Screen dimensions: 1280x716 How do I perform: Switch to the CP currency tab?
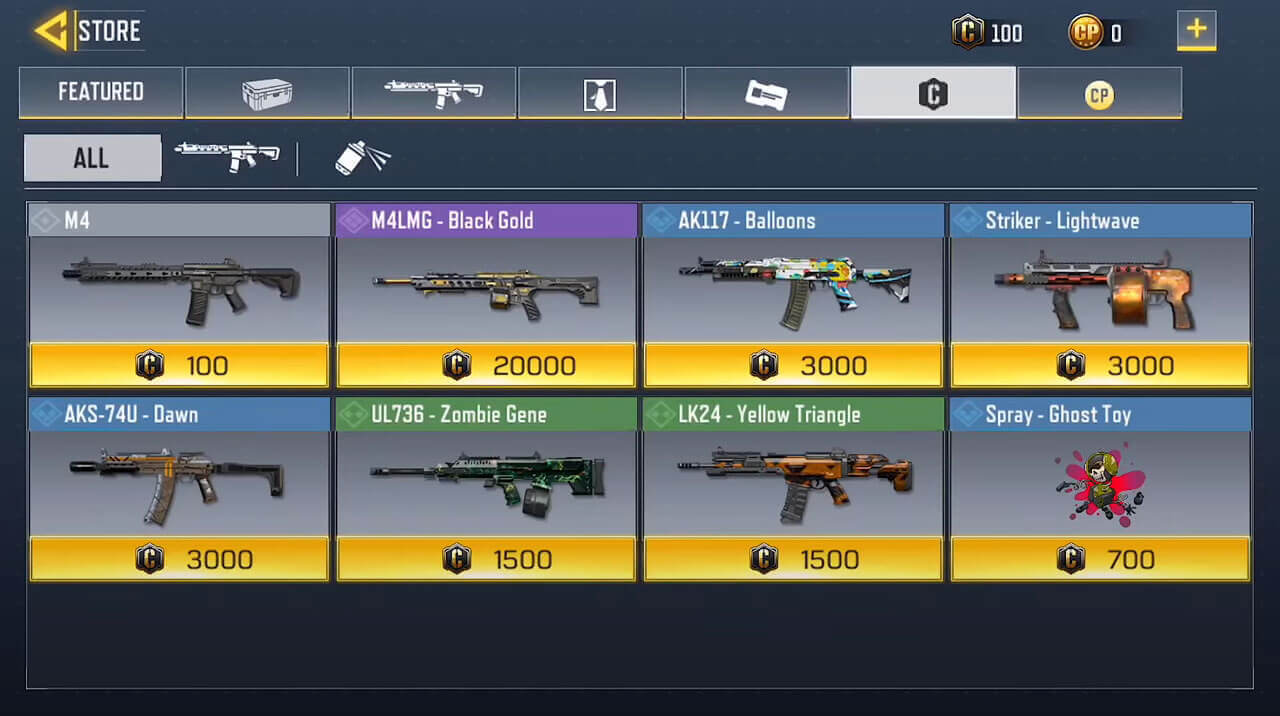tap(1099, 93)
